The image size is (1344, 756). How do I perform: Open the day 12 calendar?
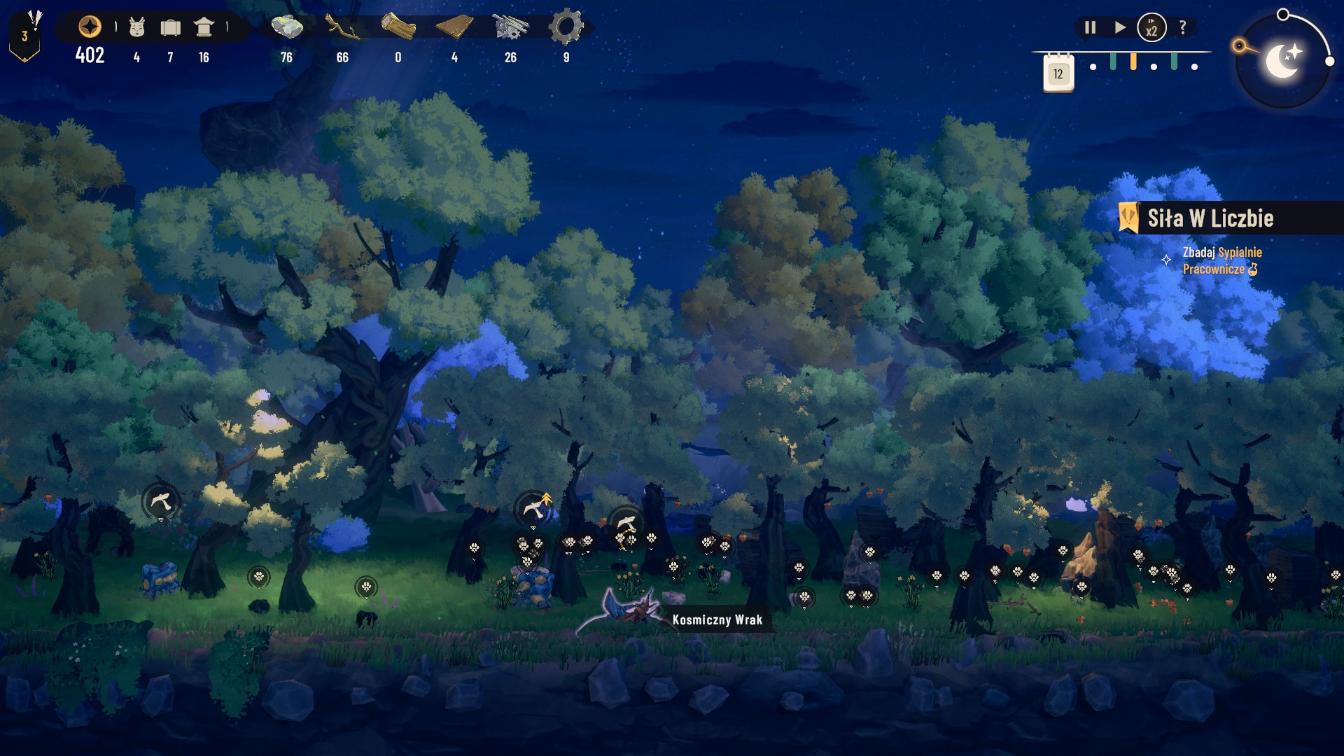pos(1058,72)
